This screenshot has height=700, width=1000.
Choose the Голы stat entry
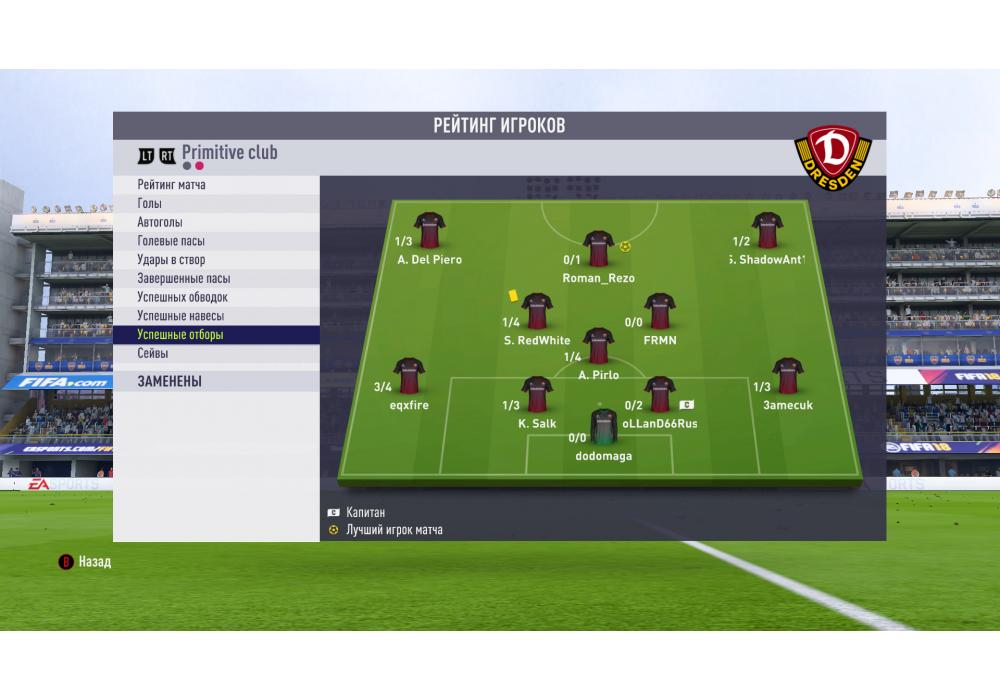coord(216,204)
